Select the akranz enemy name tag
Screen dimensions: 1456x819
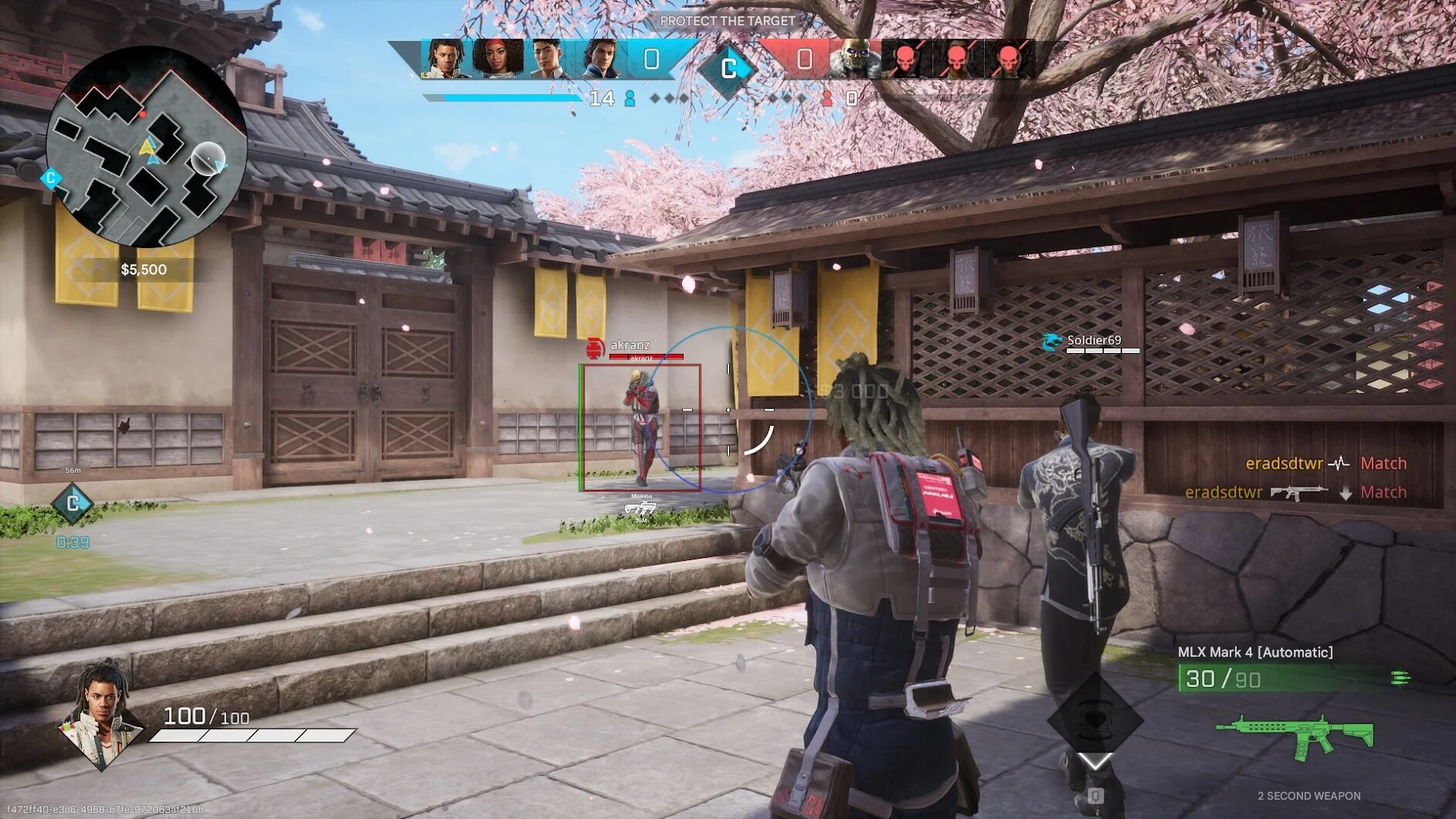pos(630,345)
